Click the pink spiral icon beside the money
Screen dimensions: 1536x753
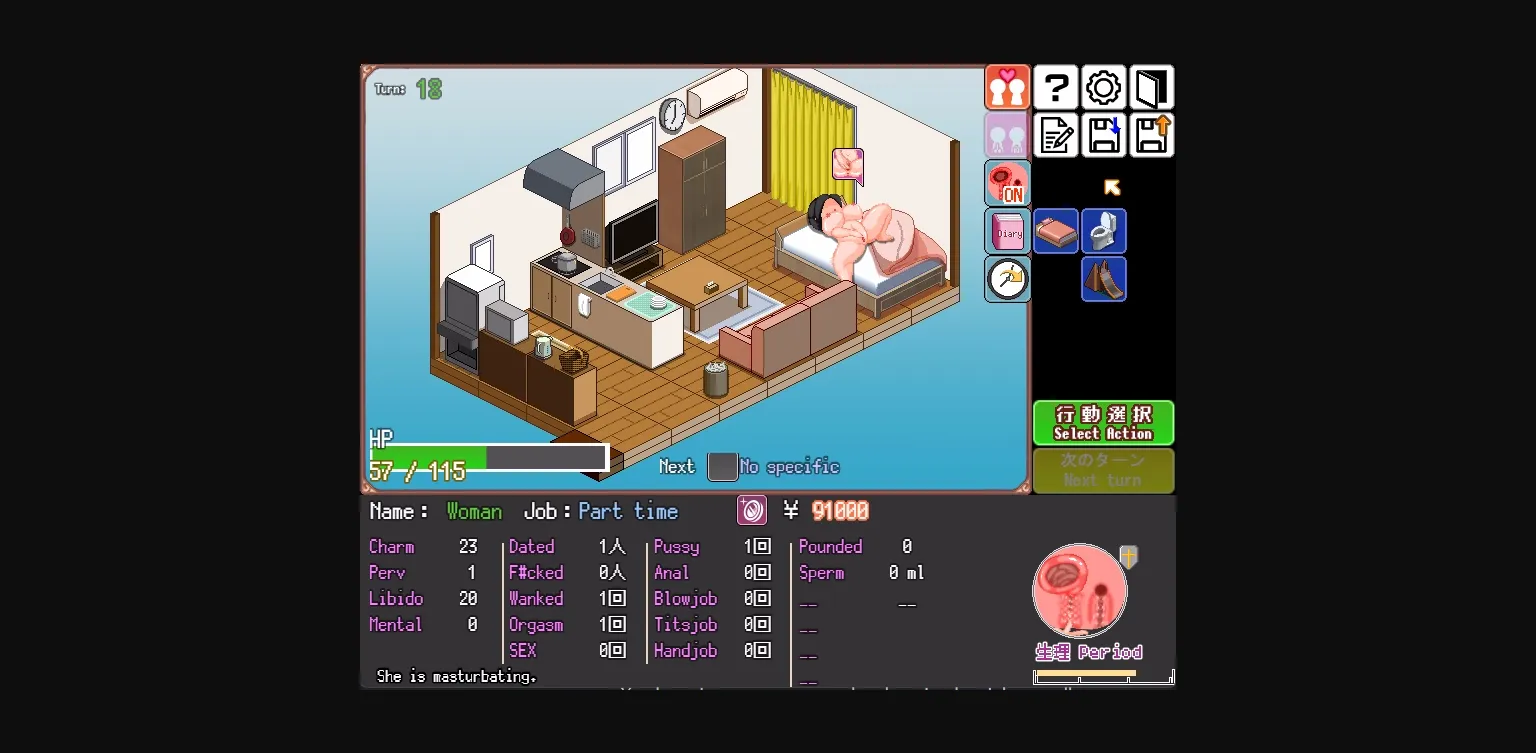tap(751, 510)
